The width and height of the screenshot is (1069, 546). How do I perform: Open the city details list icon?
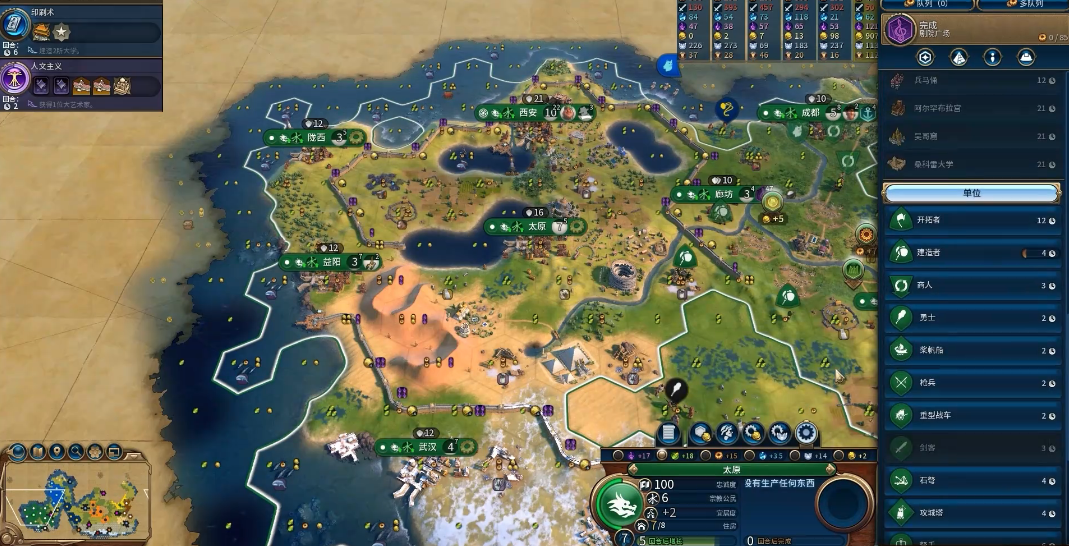[x=669, y=433]
